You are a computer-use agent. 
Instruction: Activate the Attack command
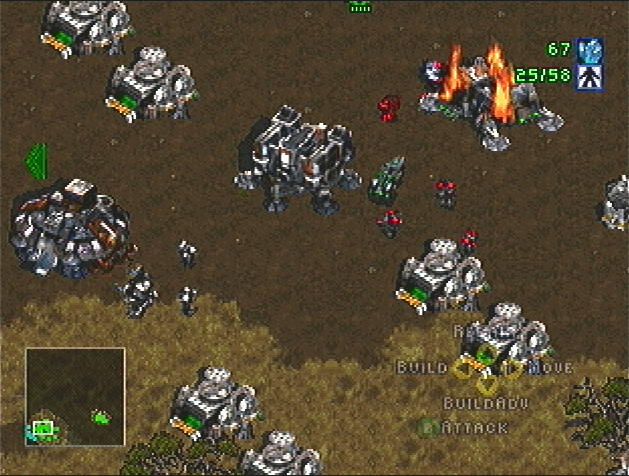tap(477, 427)
